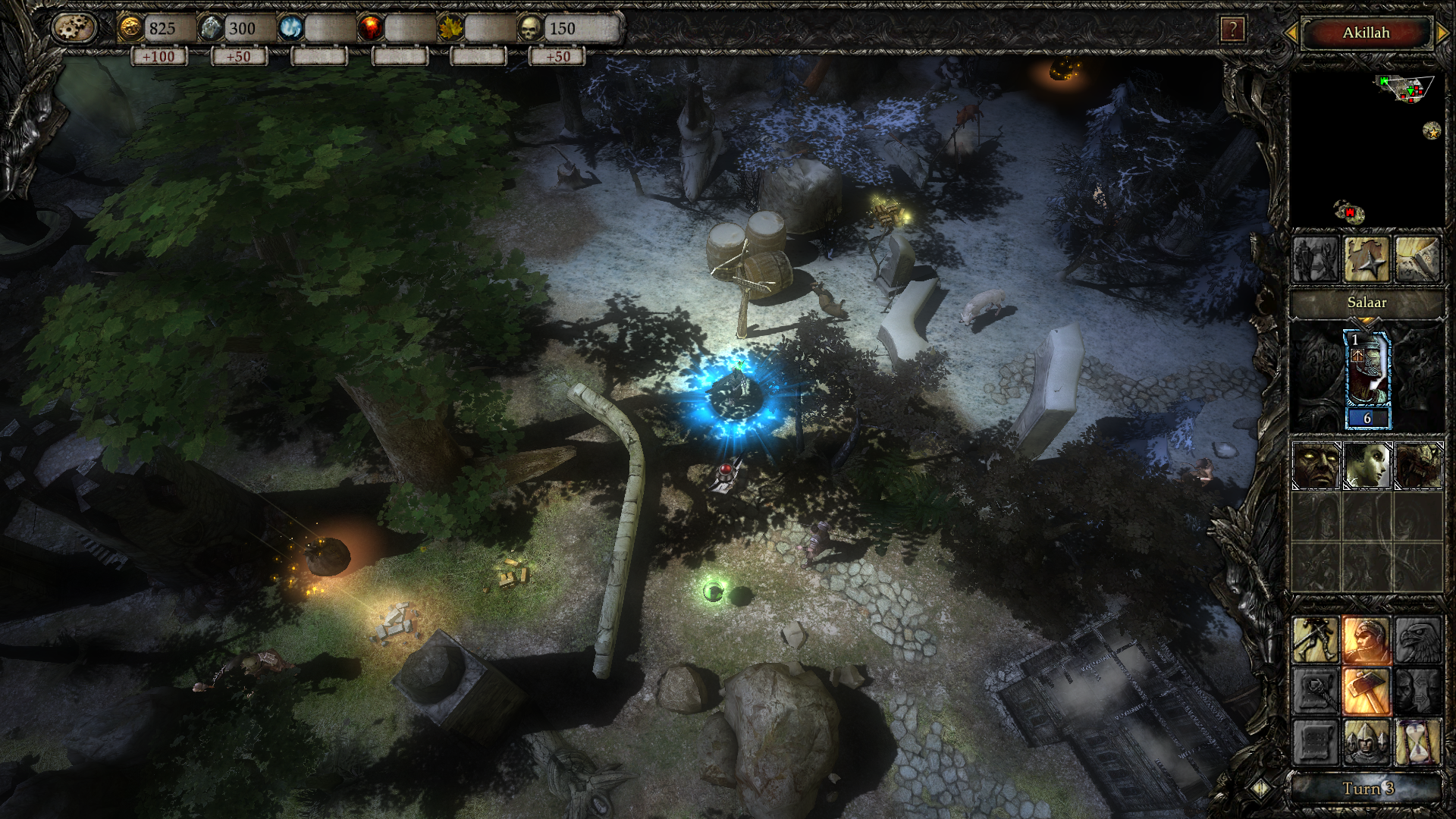
Task: Select the Salaar hero portrait card
Action: (x=1367, y=379)
